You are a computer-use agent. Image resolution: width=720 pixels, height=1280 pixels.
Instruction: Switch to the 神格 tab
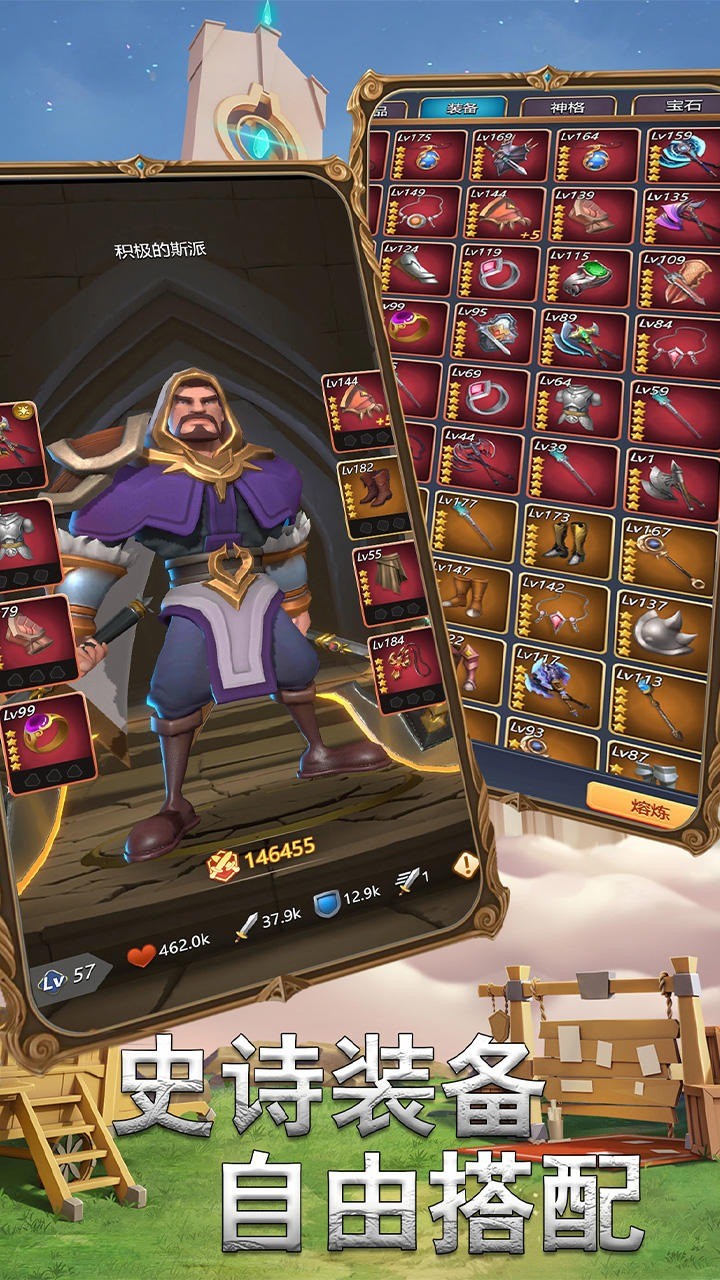[x=567, y=106]
